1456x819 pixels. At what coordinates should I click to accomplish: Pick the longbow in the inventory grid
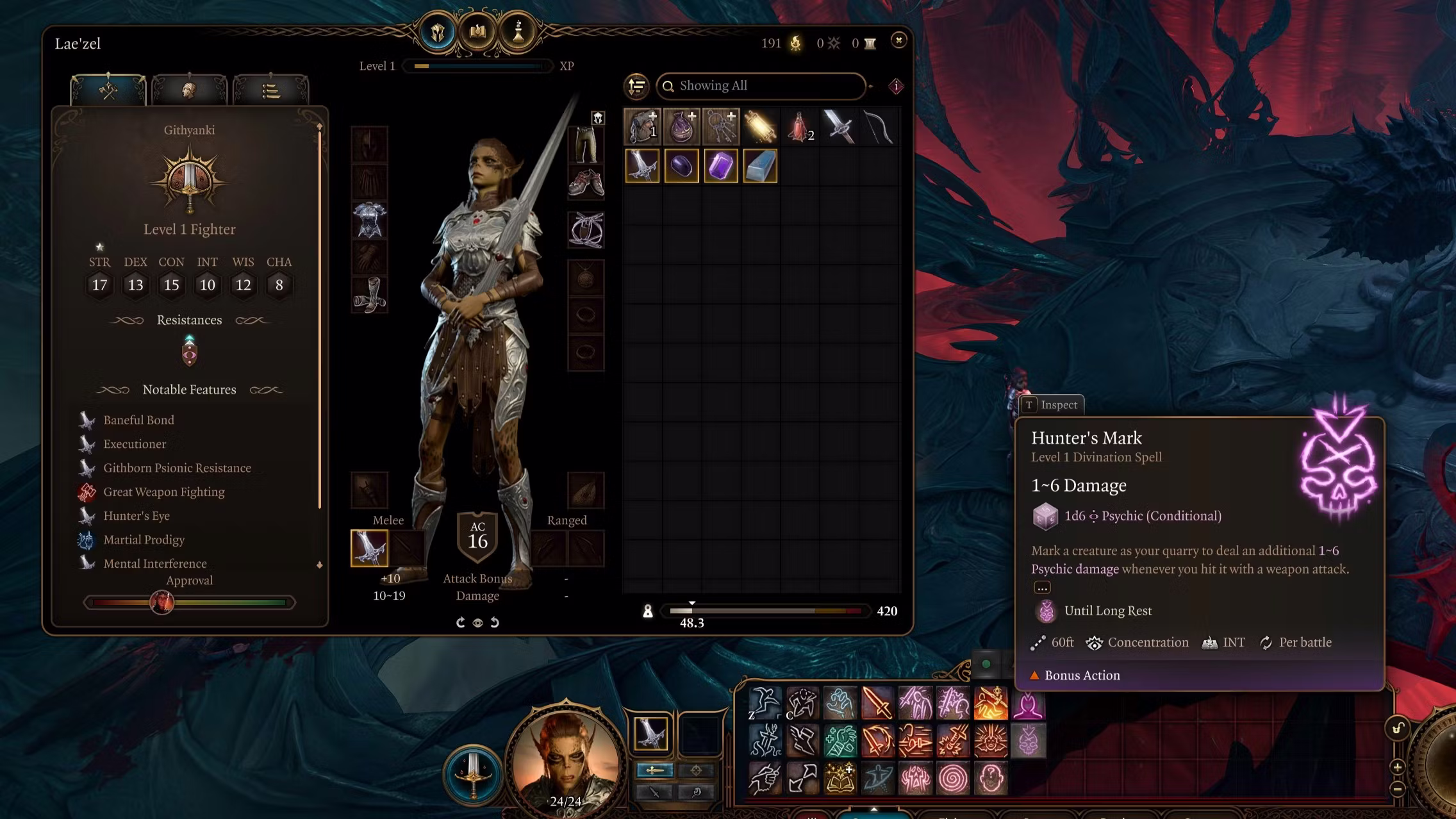point(878,126)
